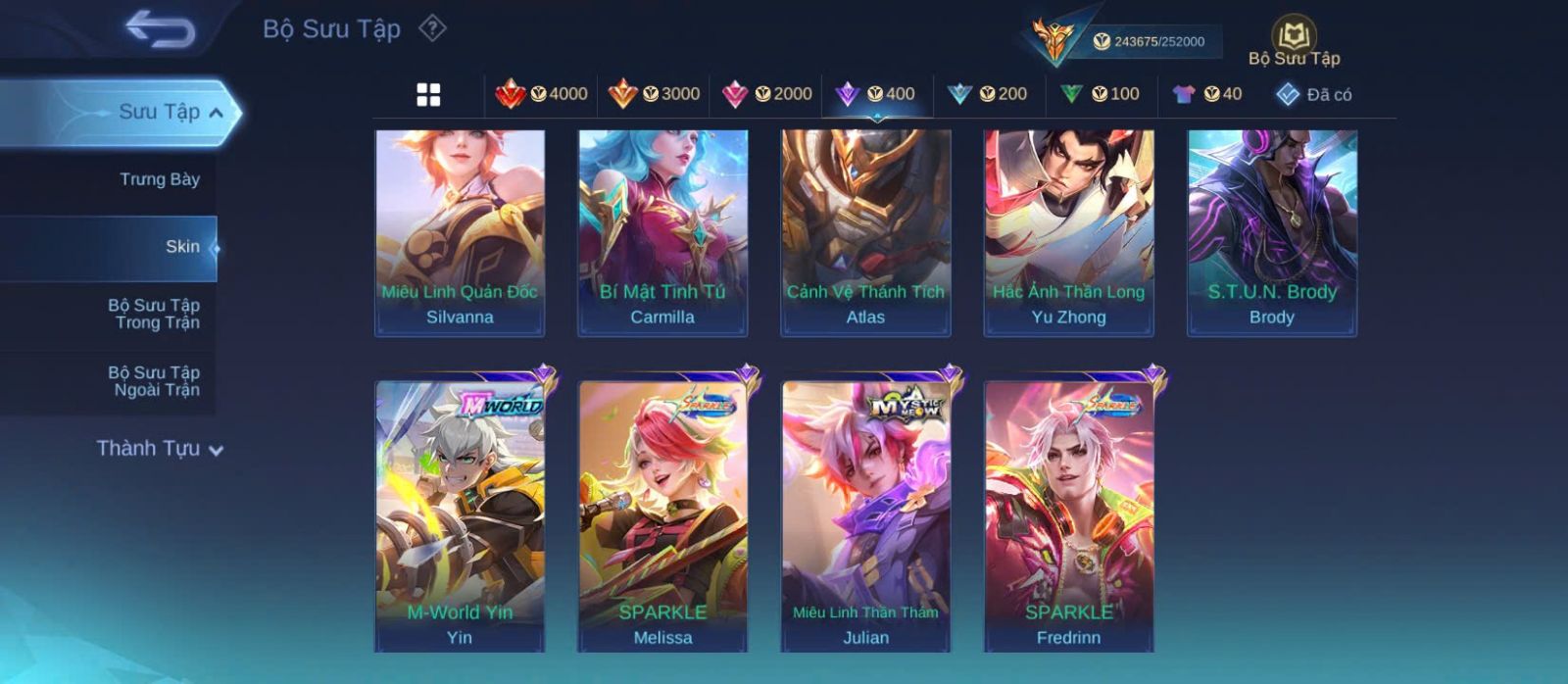Open the Trưng Bày sidebar entry
Viewport: 1568px width, 684px height.
click(159, 179)
